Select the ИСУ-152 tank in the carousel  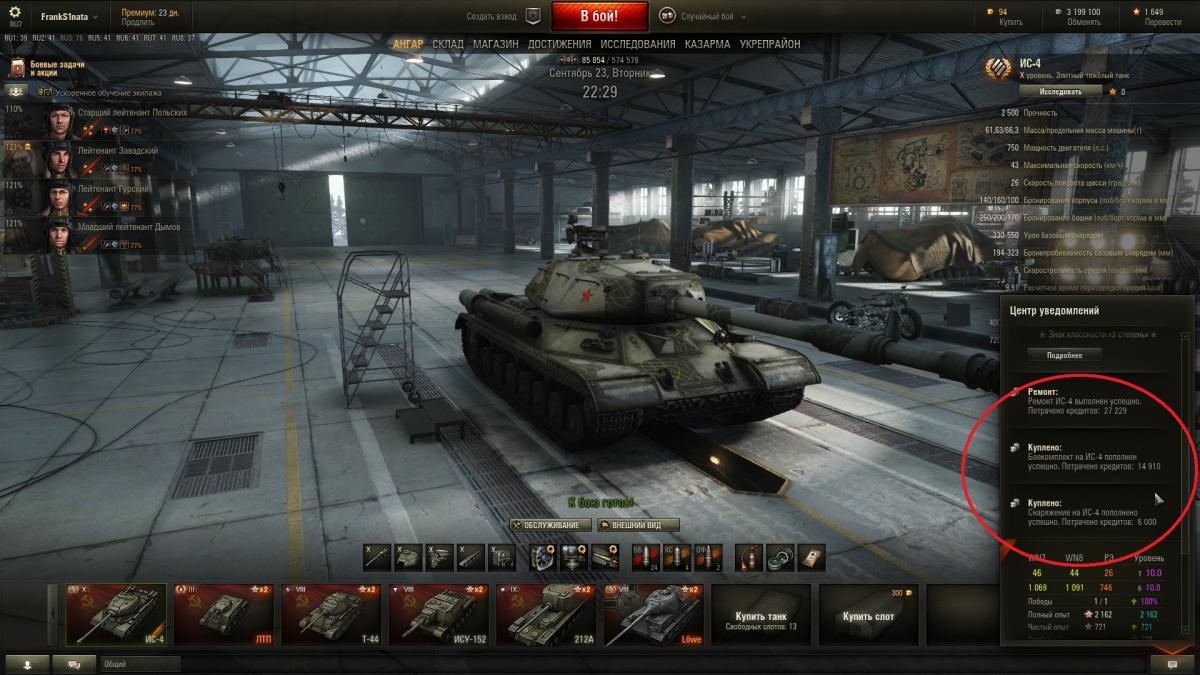tap(440, 613)
